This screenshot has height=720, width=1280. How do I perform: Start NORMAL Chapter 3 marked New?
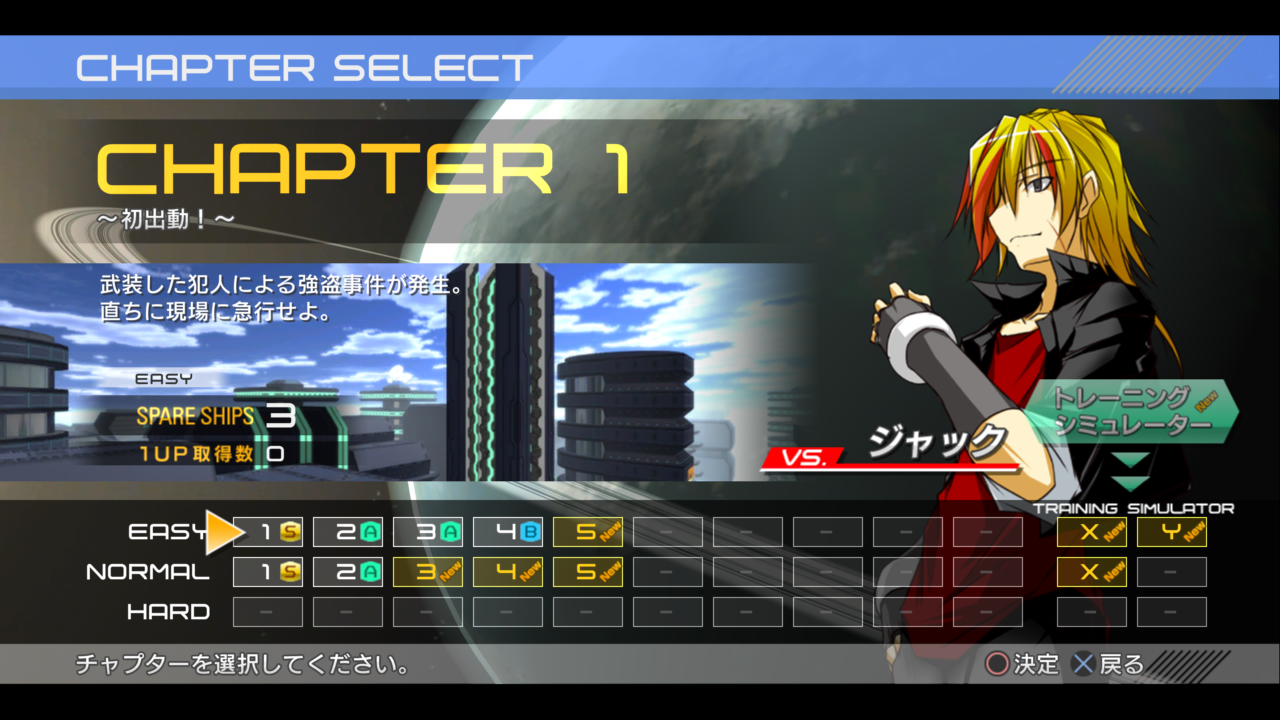427,571
